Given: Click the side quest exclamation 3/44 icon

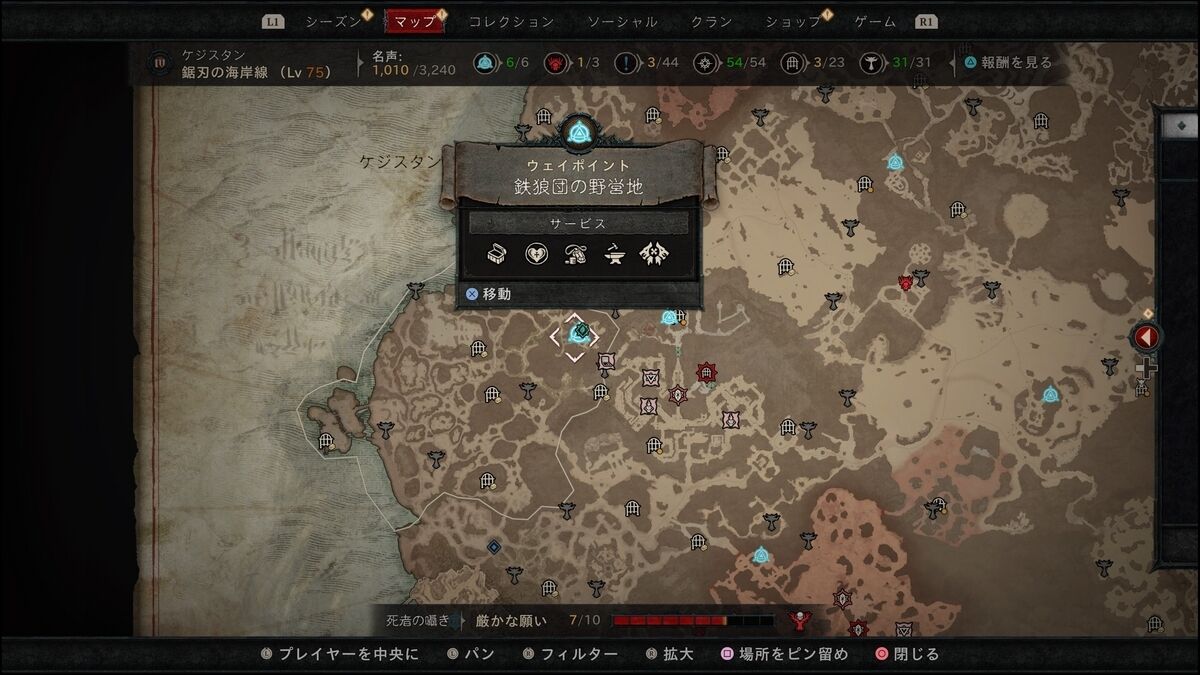Looking at the screenshot, I should pyautogui.click(x=627, y=63).
